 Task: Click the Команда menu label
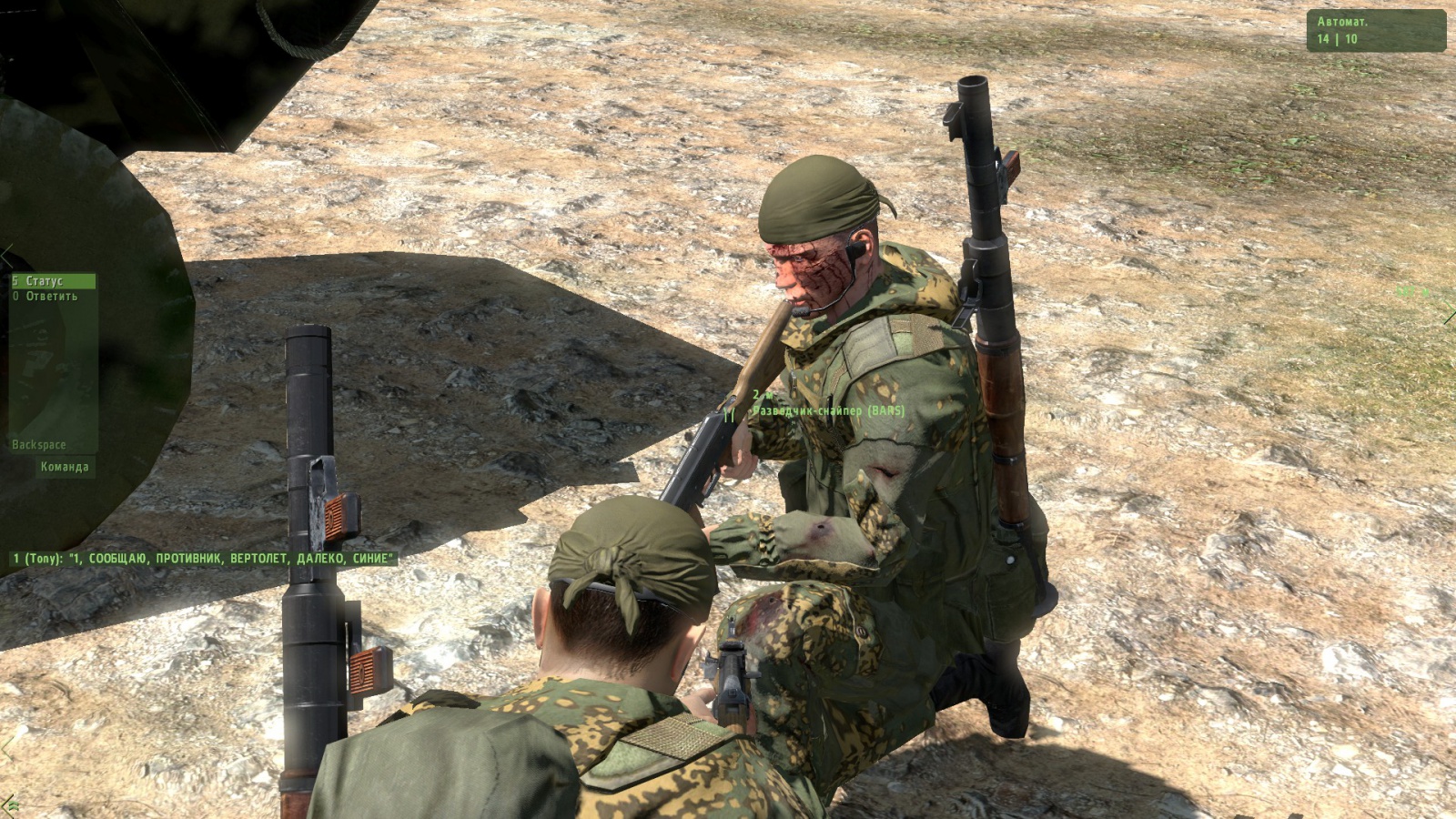point(65,467)
